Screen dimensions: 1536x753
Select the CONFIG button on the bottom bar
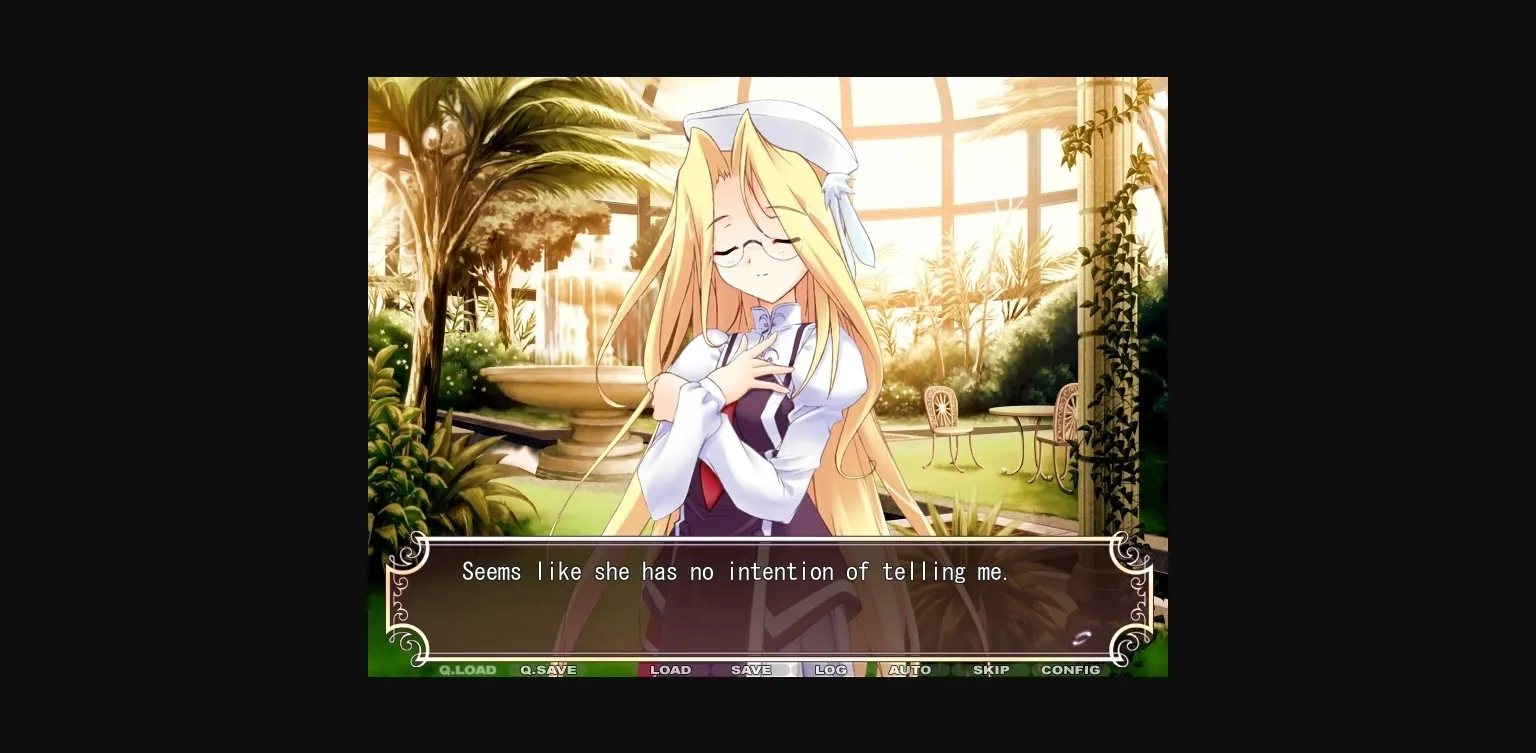click(1070, 670)
